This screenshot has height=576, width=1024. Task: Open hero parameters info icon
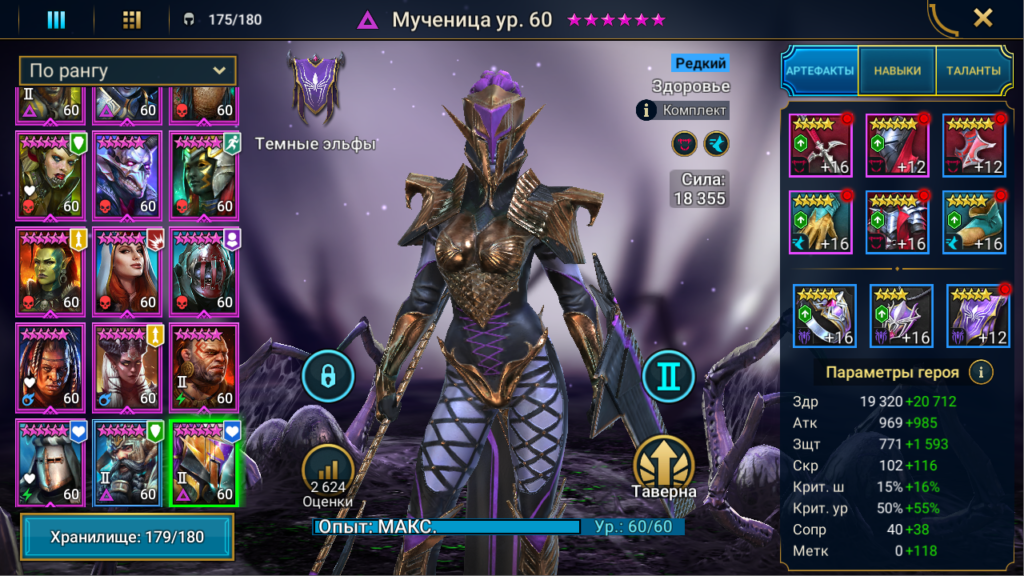click(982, 372)
